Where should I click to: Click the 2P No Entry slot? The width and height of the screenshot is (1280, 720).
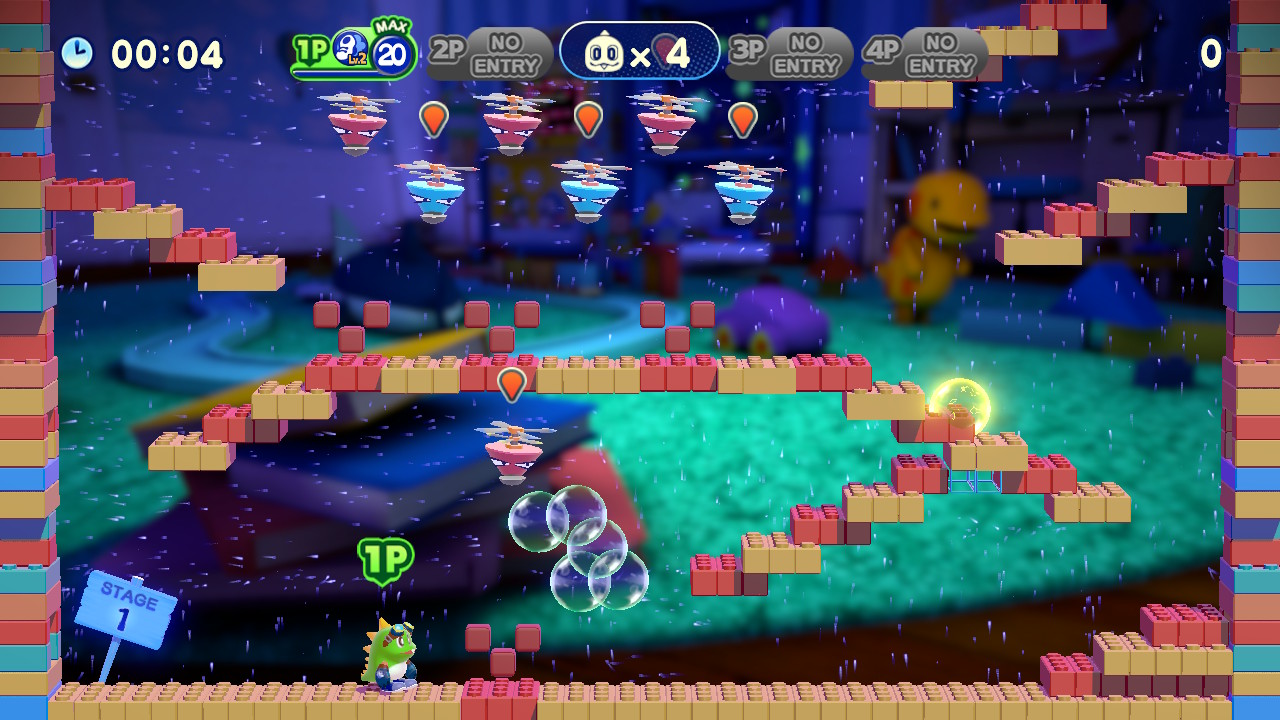pyautogui.click(x=490, y=54)
